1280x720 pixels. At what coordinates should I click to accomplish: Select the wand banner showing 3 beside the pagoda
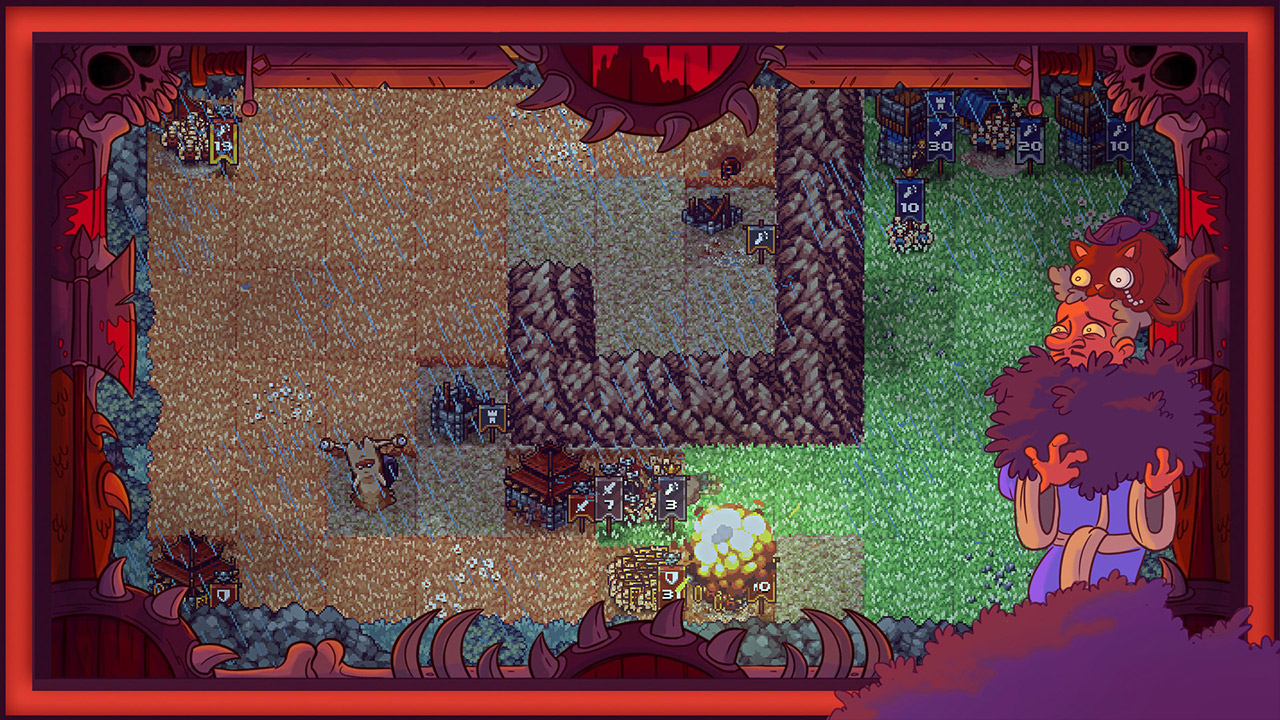(x=670, y=498)
